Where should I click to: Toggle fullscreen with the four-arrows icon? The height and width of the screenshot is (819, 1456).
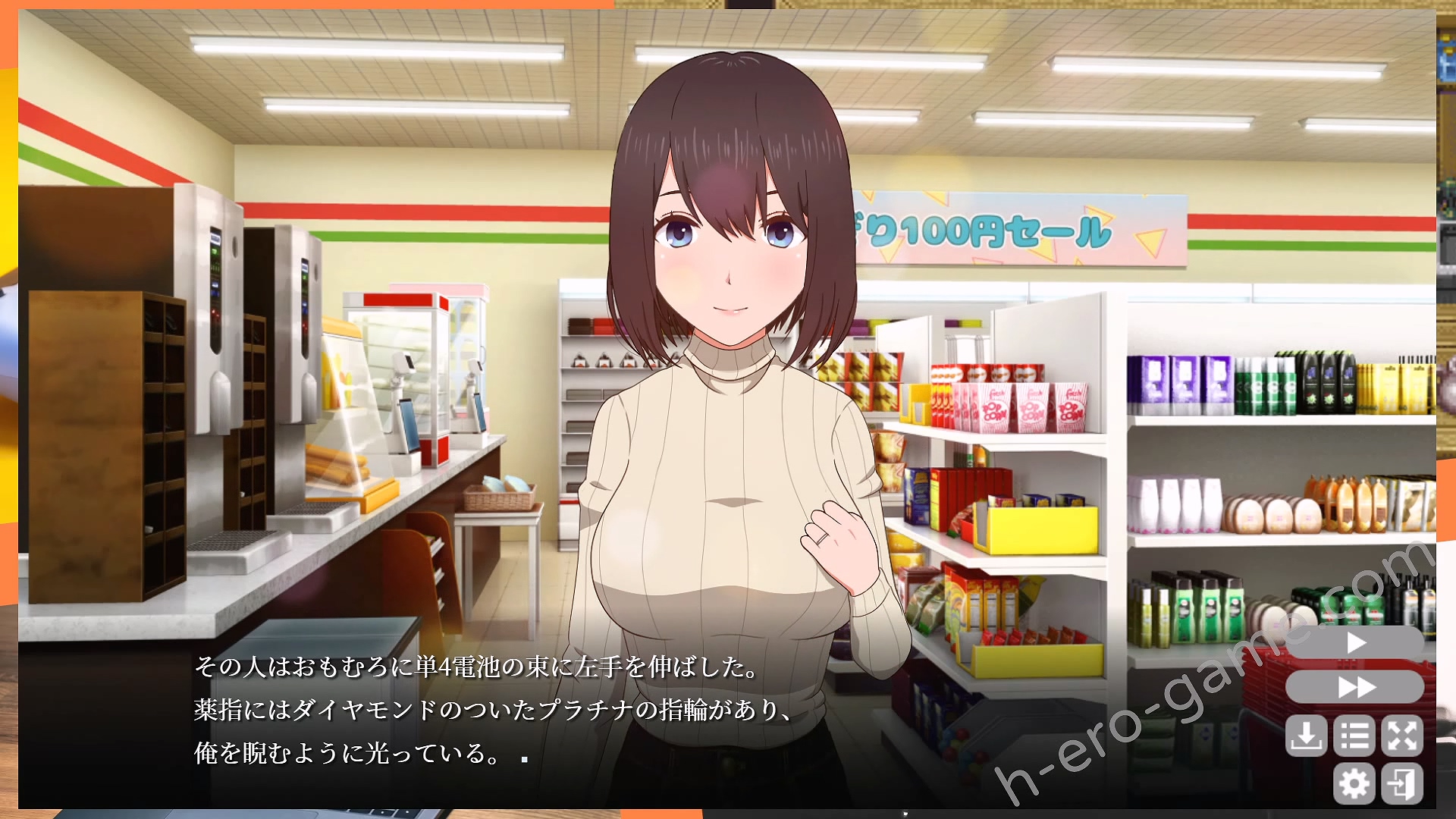(x=1401, y=735)
